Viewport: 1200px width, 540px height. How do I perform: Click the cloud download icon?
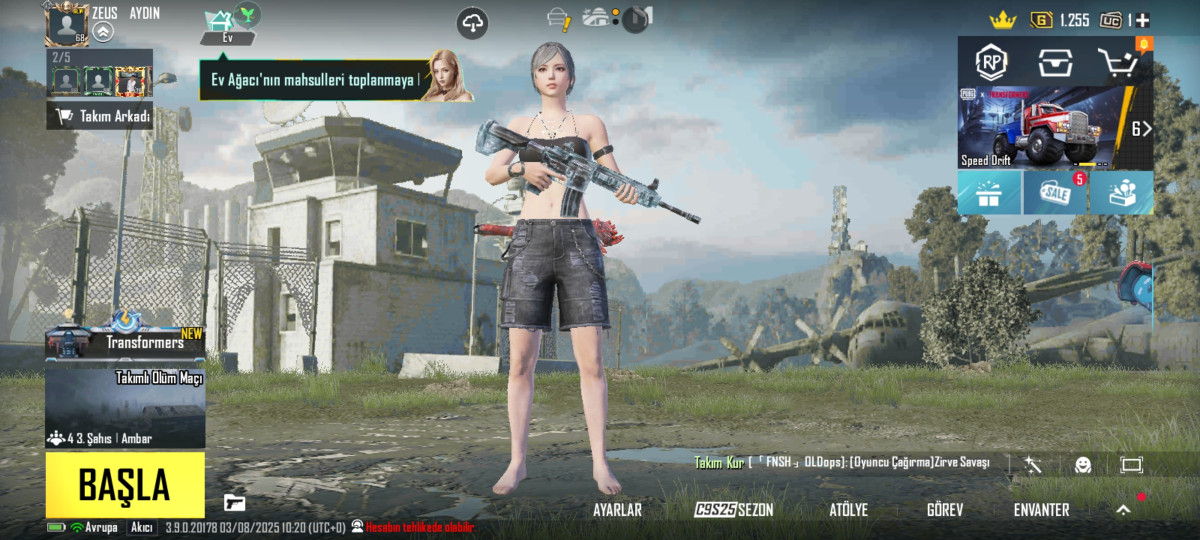(x=473, y=22)
